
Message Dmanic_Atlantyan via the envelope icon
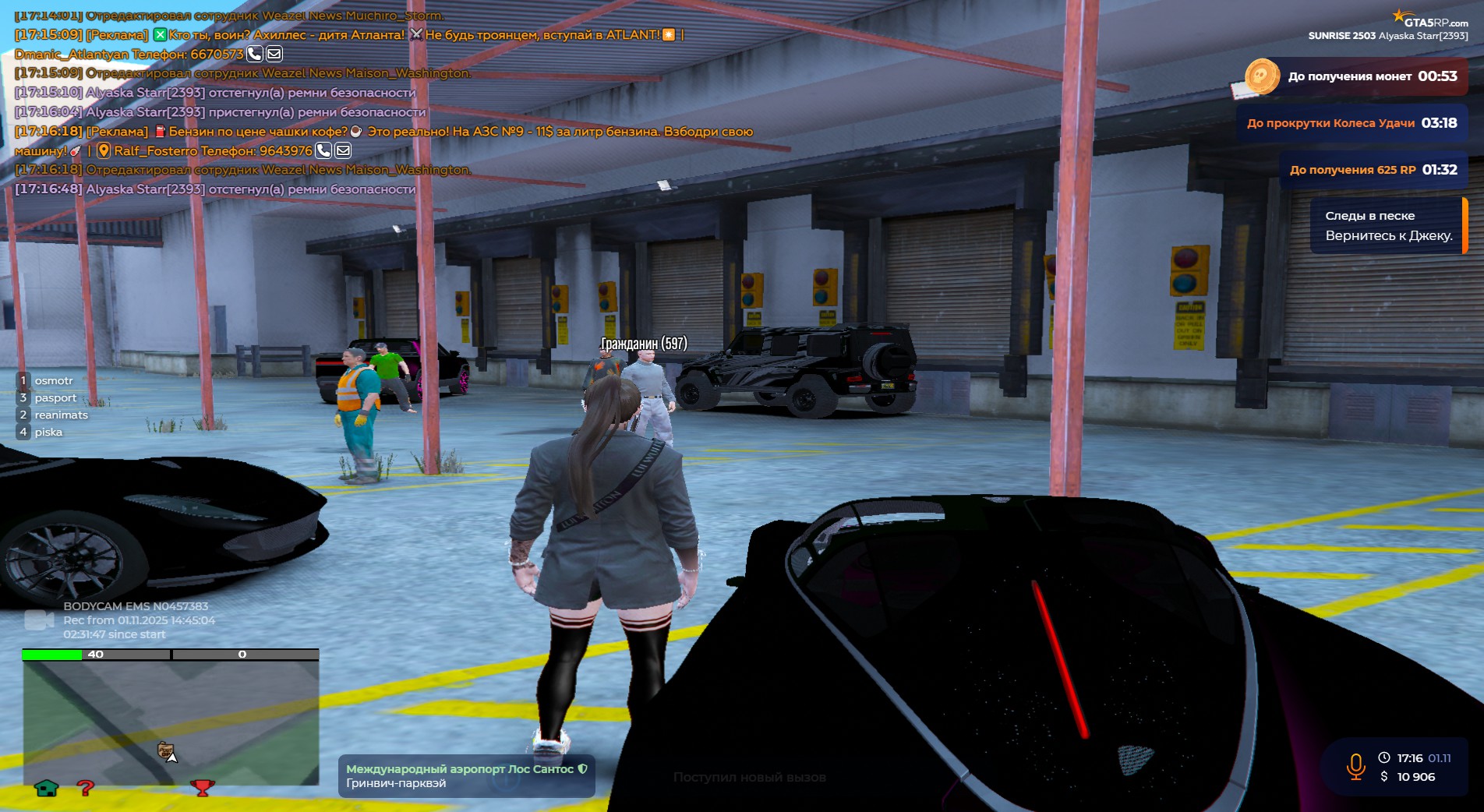coord(274,55)
